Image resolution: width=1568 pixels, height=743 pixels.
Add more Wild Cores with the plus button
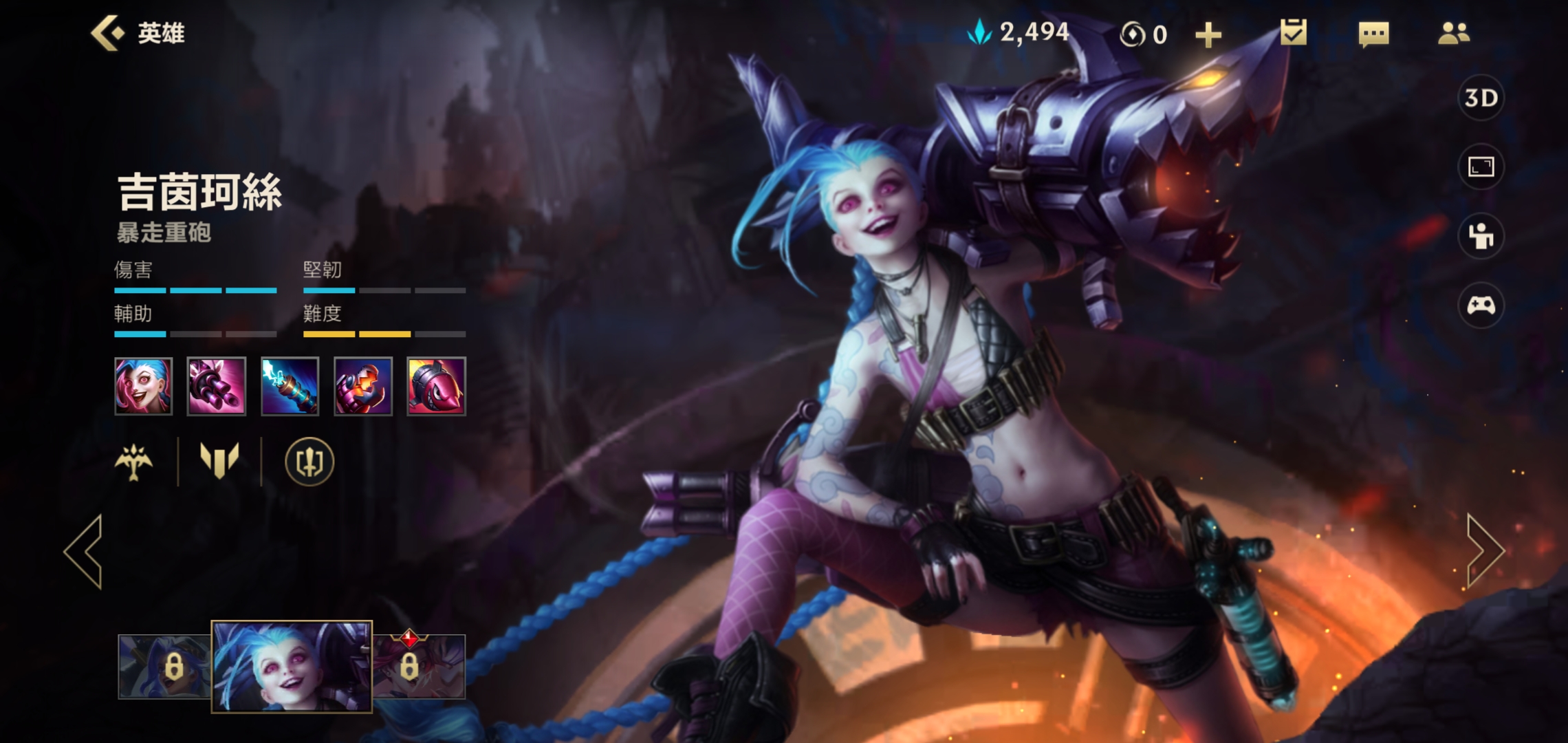[1208, 34]
